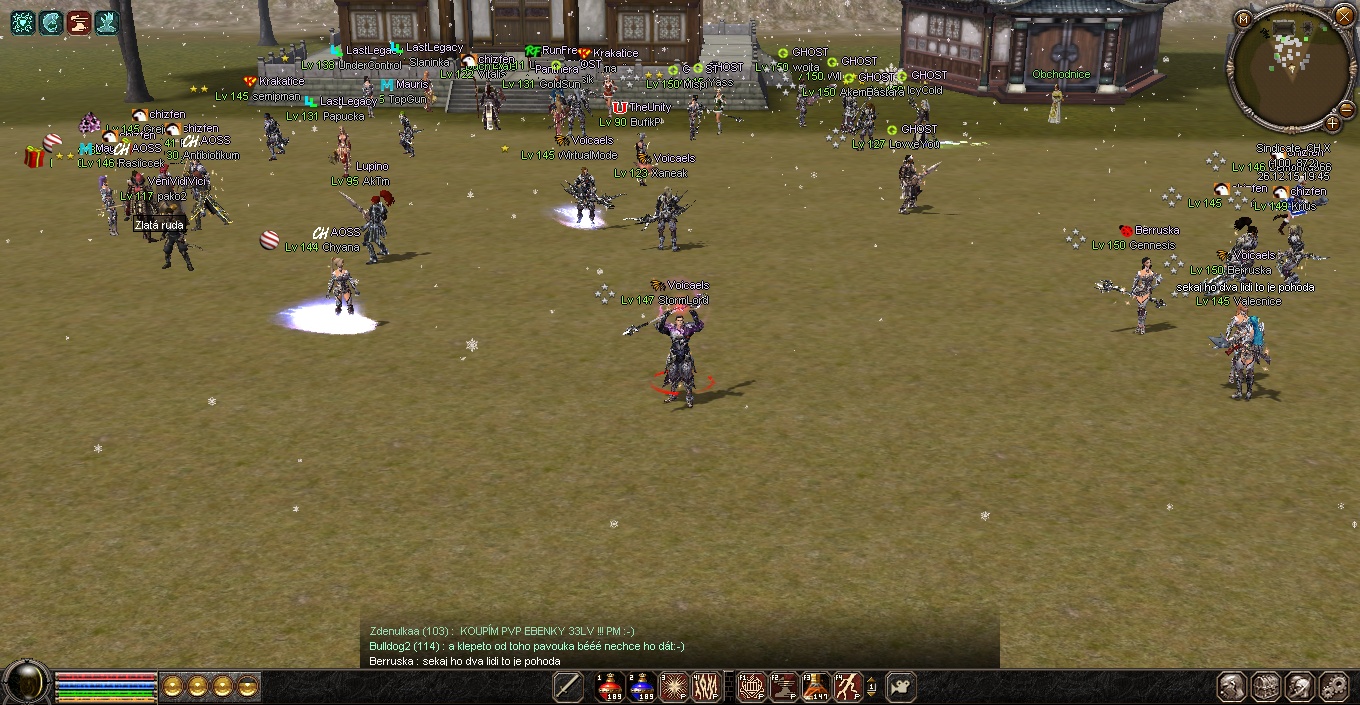Trigger the F2 skill icon
The width and height of the screenshot is (1360, 705).
pyautogui.click(x=784, y=687)
